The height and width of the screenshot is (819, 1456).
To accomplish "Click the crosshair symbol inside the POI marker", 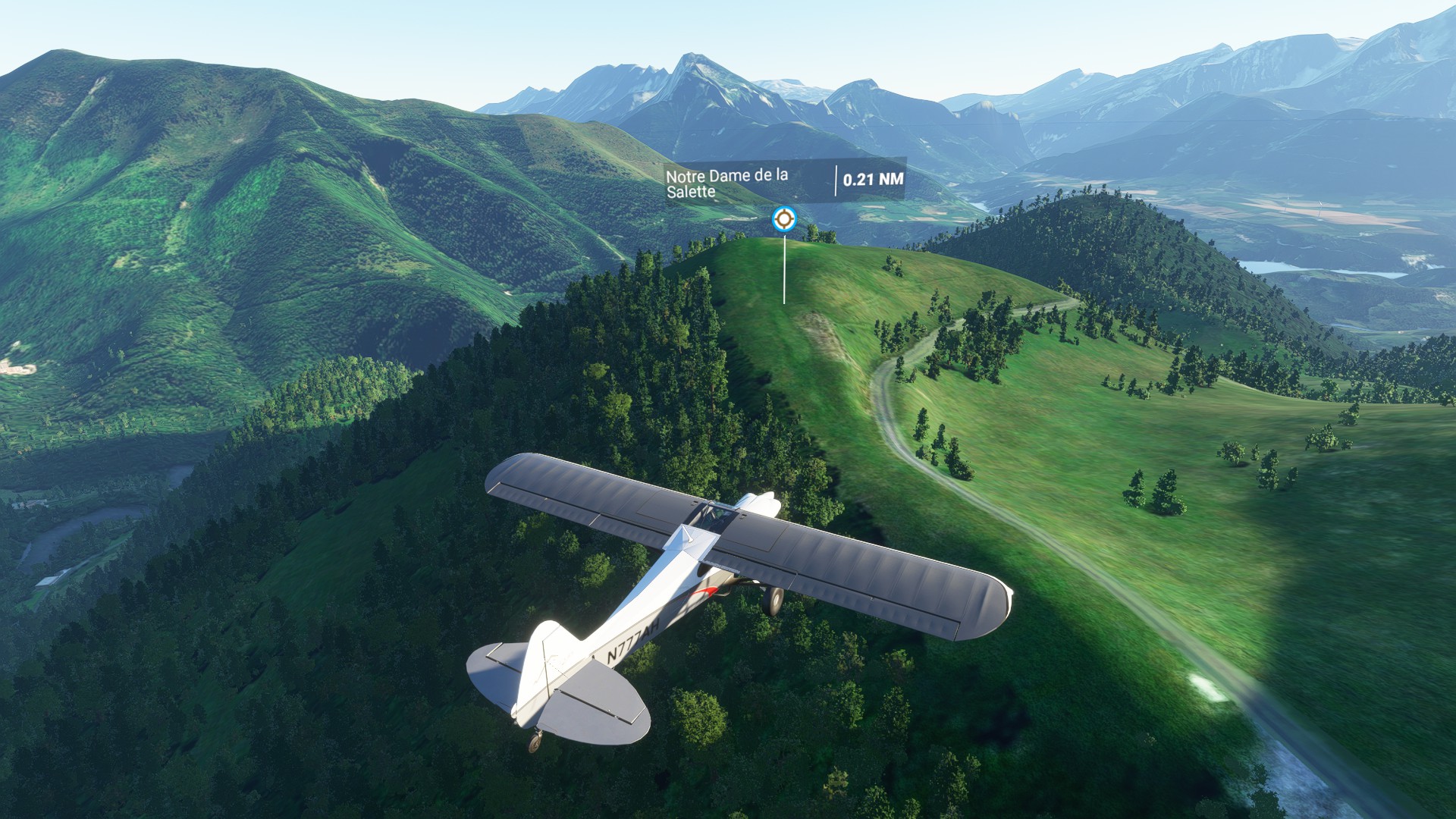I will click(x=785, y=219).
